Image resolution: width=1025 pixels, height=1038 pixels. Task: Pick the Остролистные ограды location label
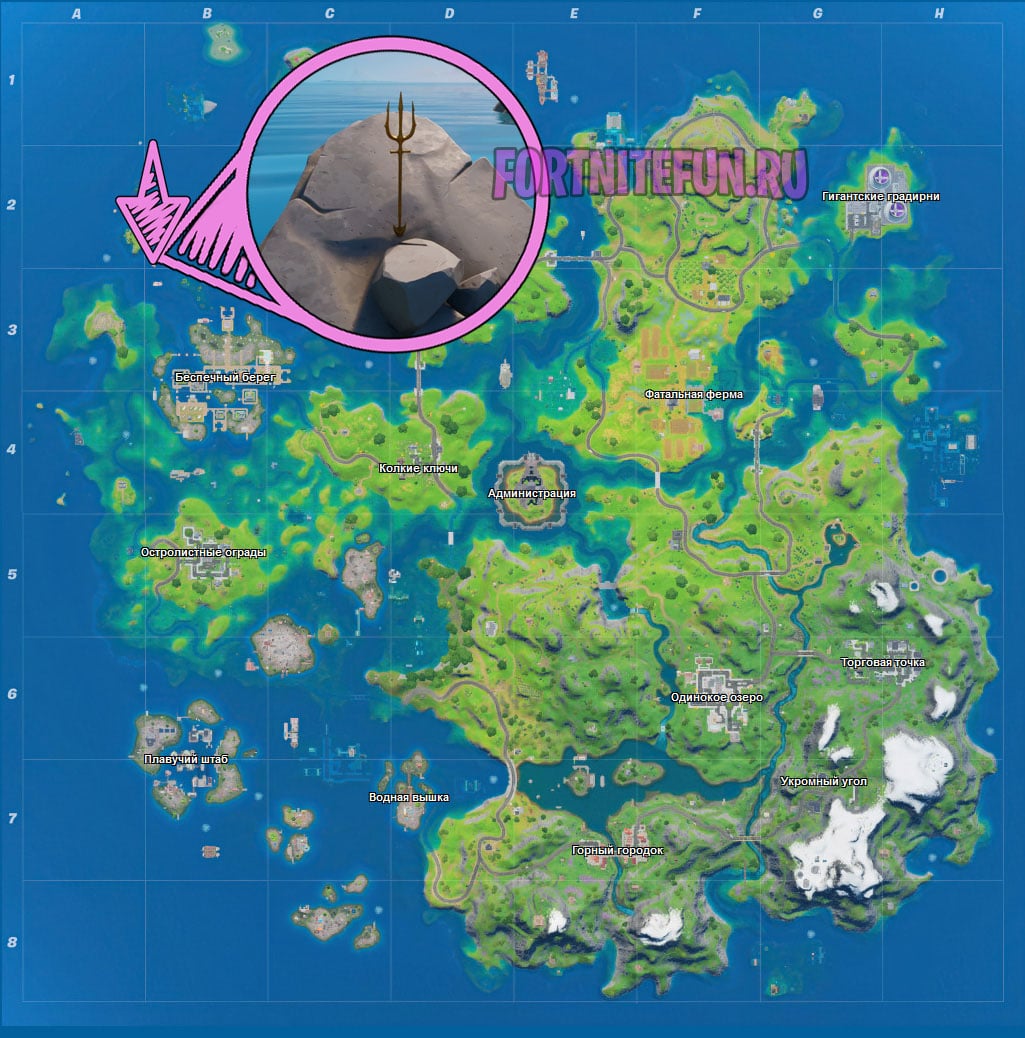tap(204, 551)
